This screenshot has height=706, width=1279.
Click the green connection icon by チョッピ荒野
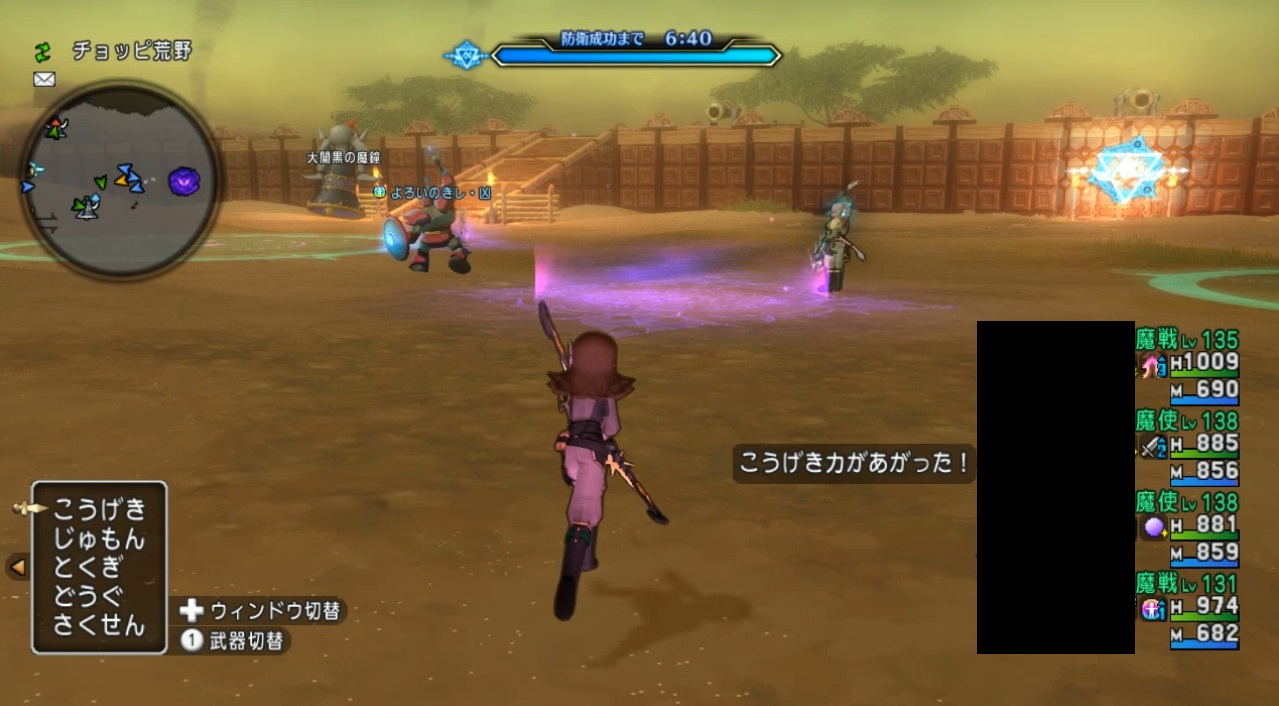tap(43, 51)
